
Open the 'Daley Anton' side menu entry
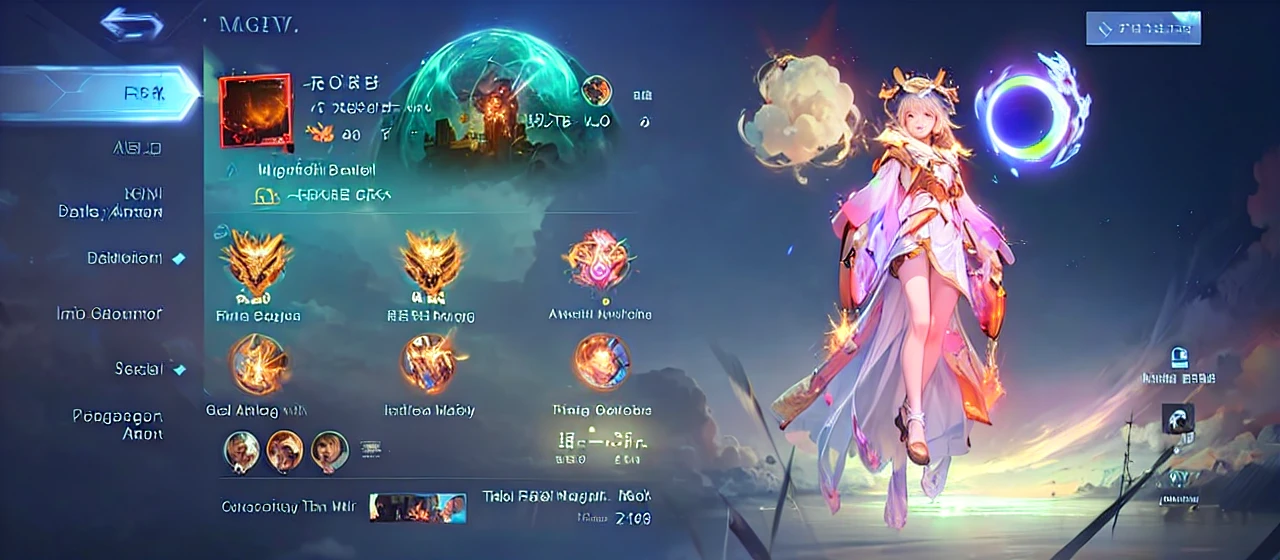(x=110, y=203)
